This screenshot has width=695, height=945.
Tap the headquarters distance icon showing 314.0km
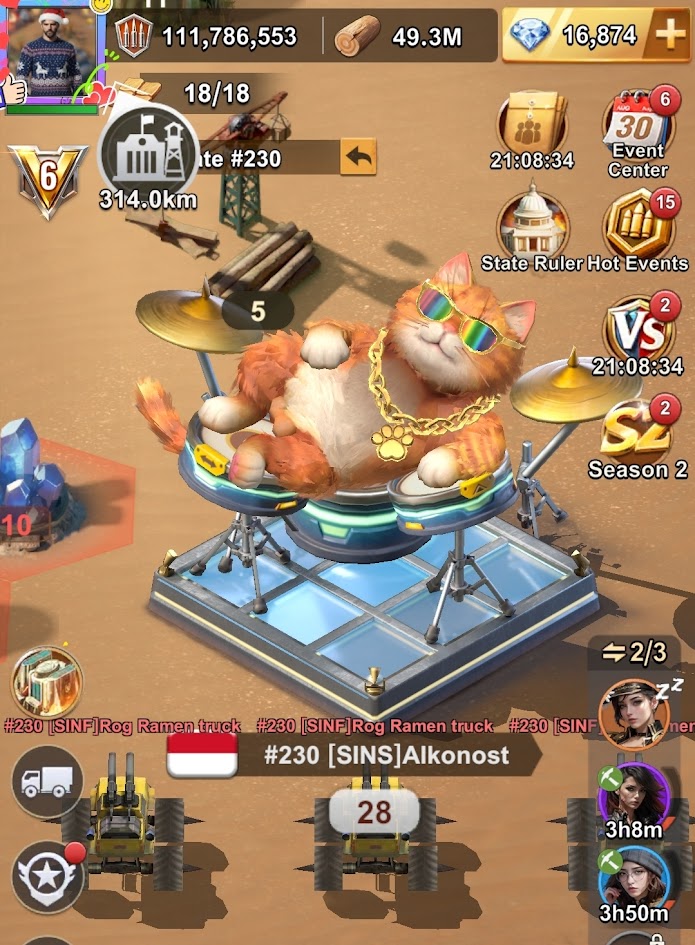click(x=147, y=160)
